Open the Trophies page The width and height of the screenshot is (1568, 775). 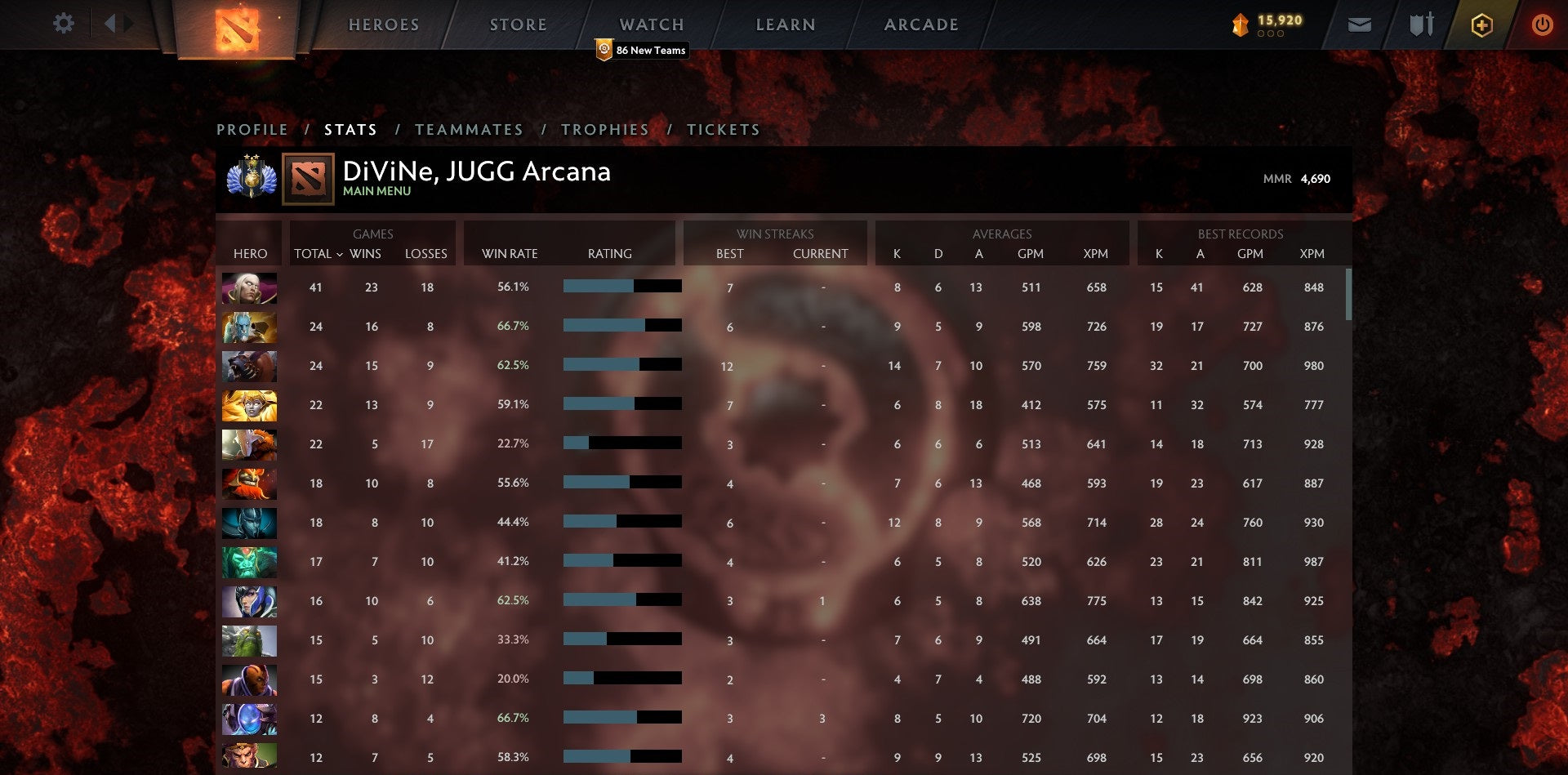(605, 129)
